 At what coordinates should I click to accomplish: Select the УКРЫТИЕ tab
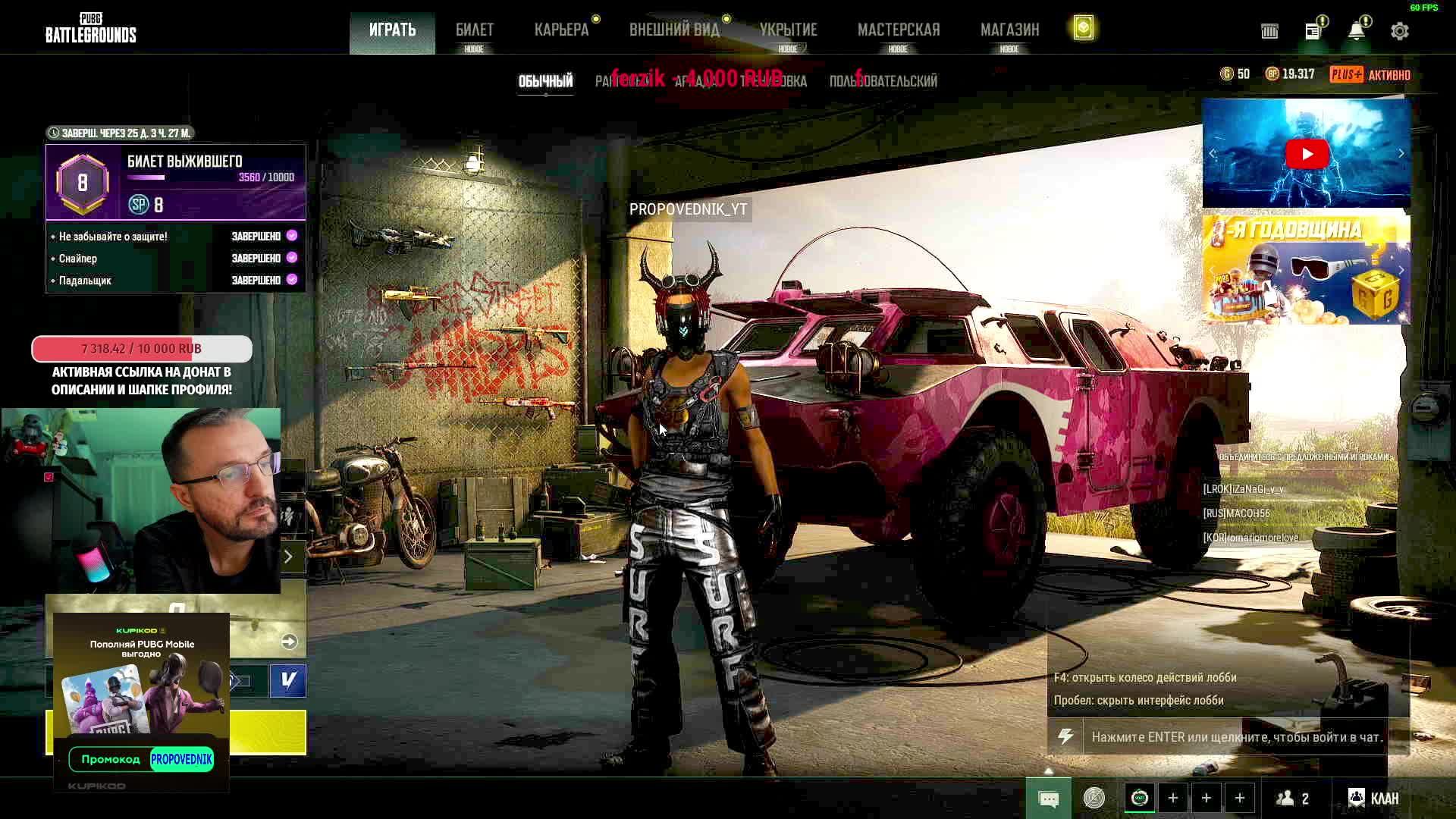788,30
